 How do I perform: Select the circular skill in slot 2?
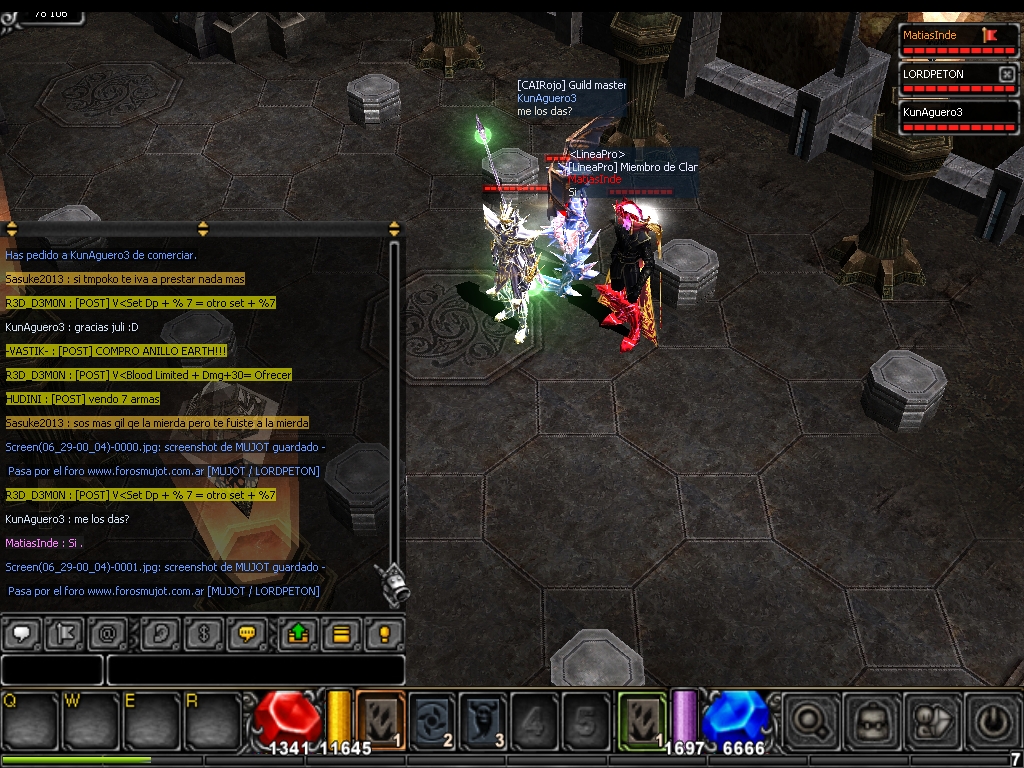tap(433, 720)
